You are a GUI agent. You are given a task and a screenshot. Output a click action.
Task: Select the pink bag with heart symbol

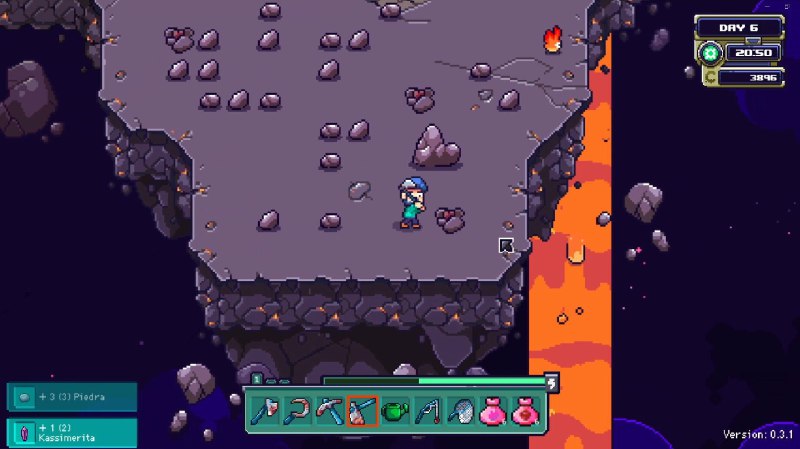491,411
